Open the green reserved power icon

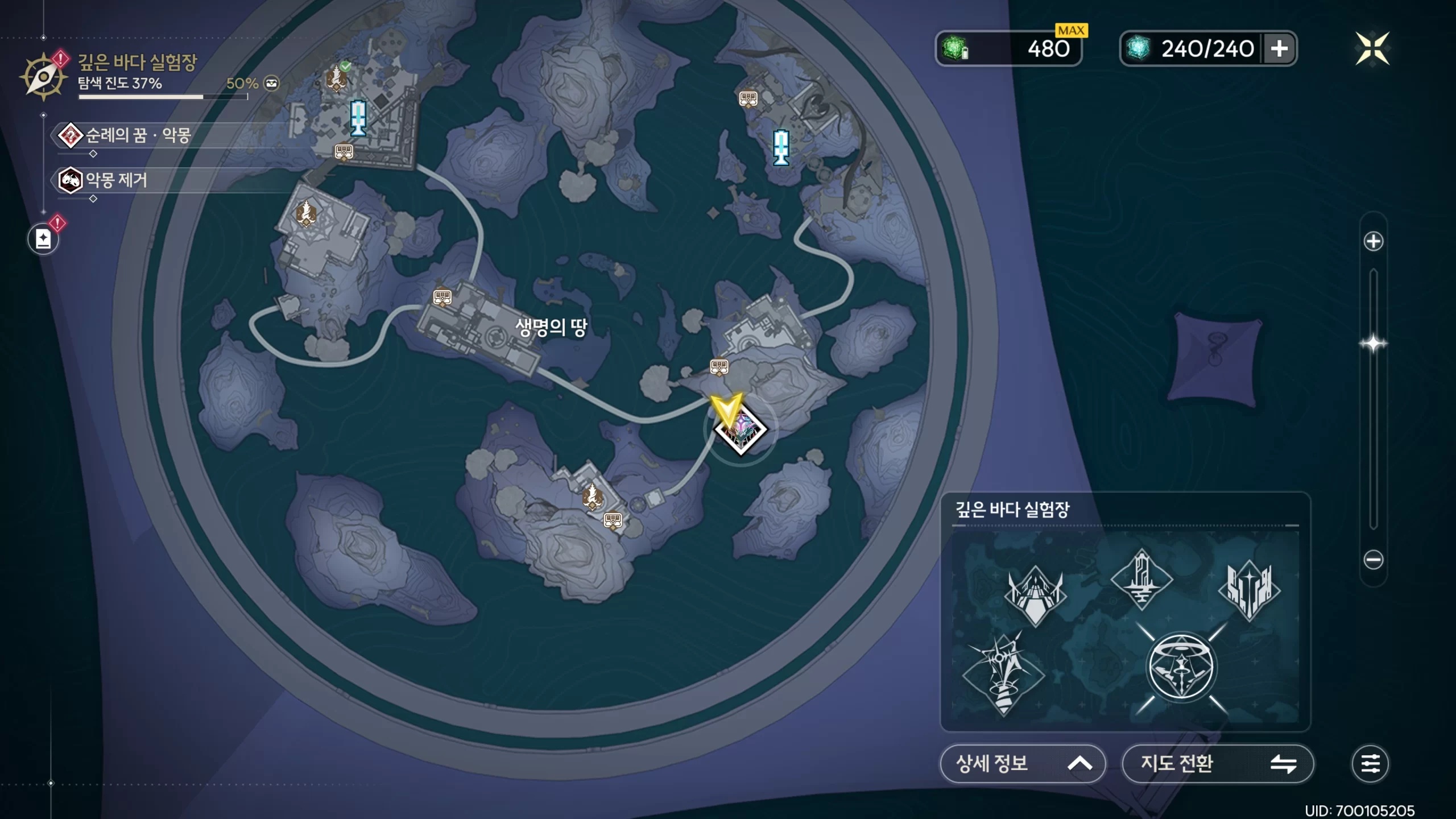tap(955, 48)
